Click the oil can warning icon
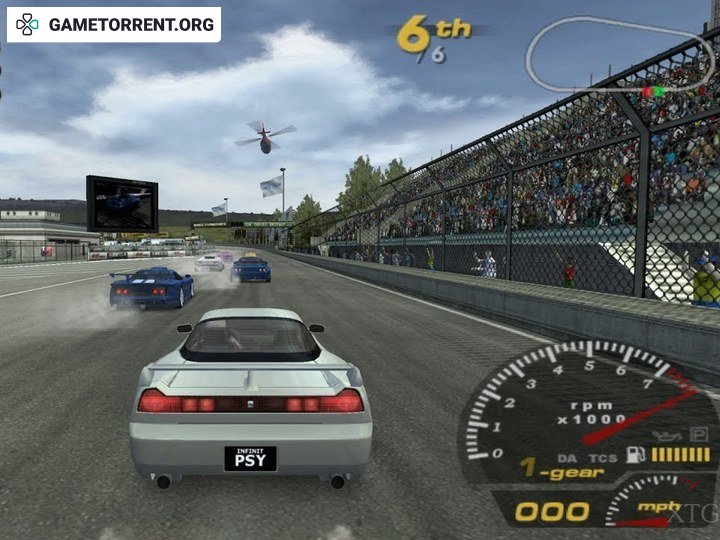720x540 pixels. [x=668, y=436]
